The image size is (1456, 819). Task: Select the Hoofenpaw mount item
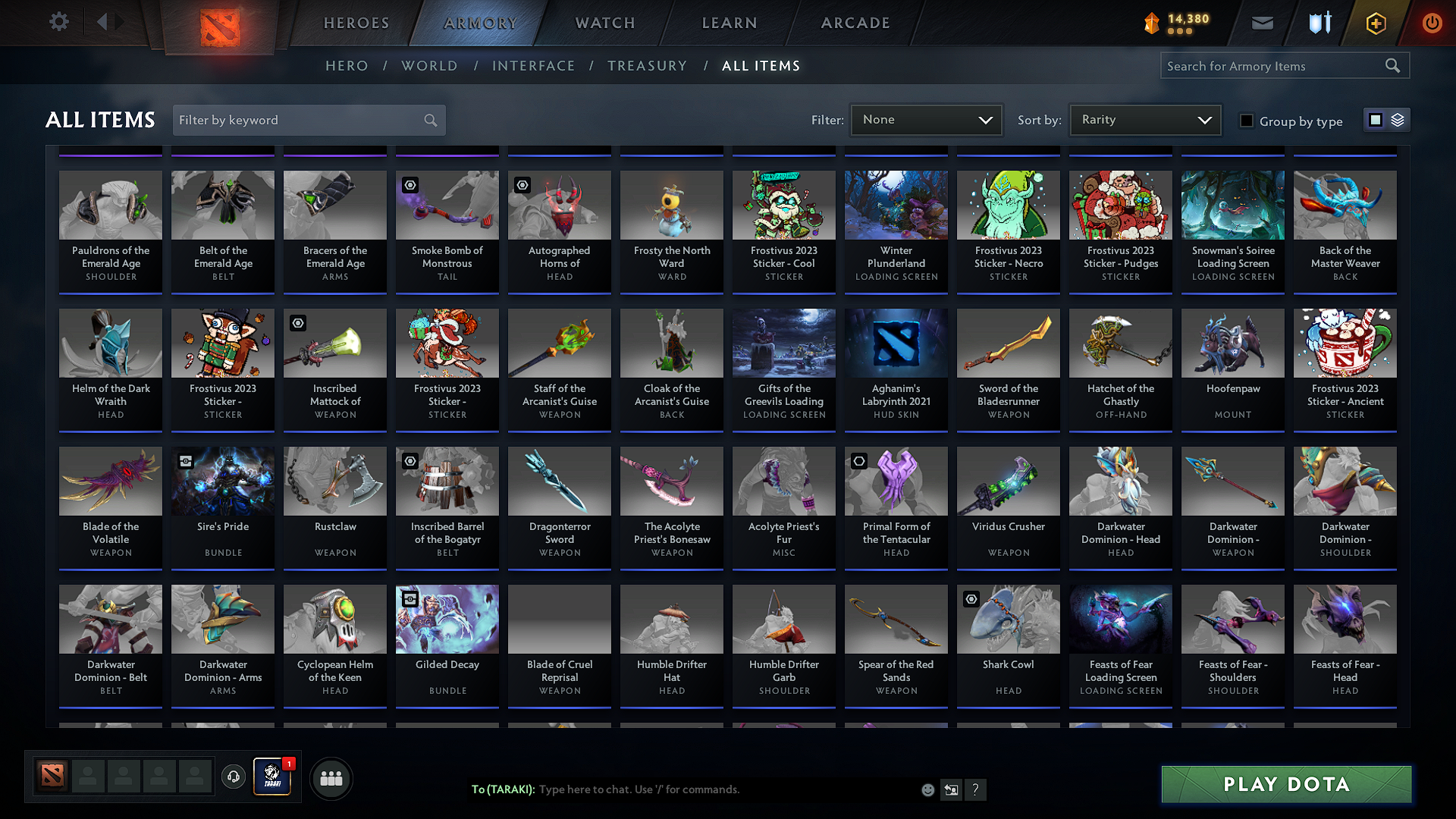tap(1232, 369)
